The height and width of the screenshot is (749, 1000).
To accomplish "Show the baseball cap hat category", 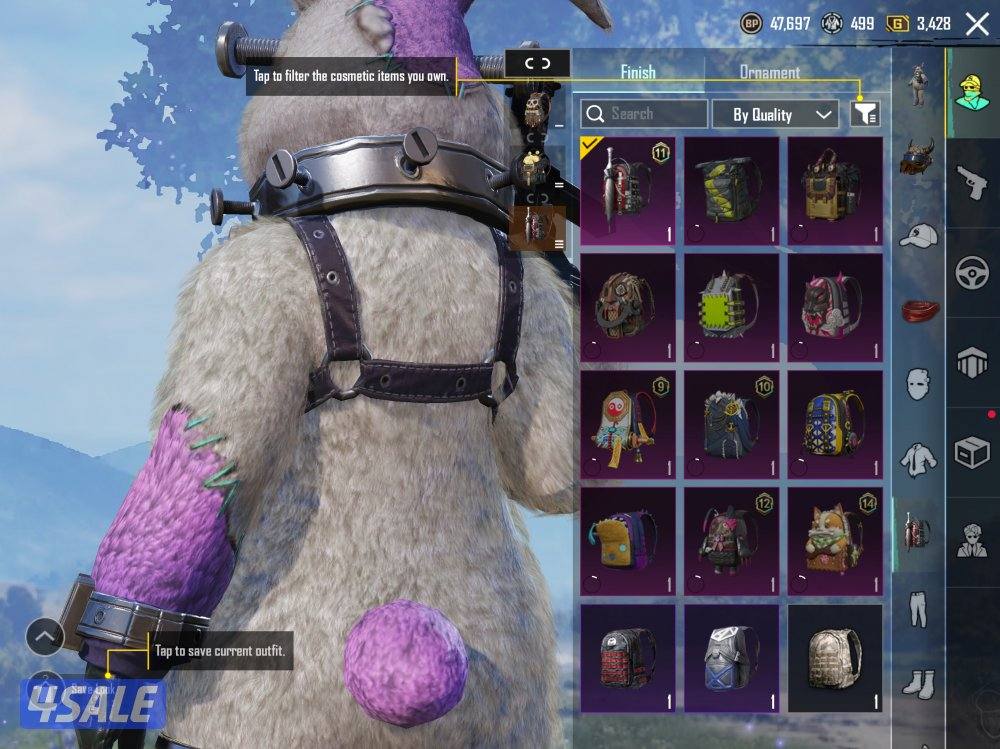I will coord(917,236).
